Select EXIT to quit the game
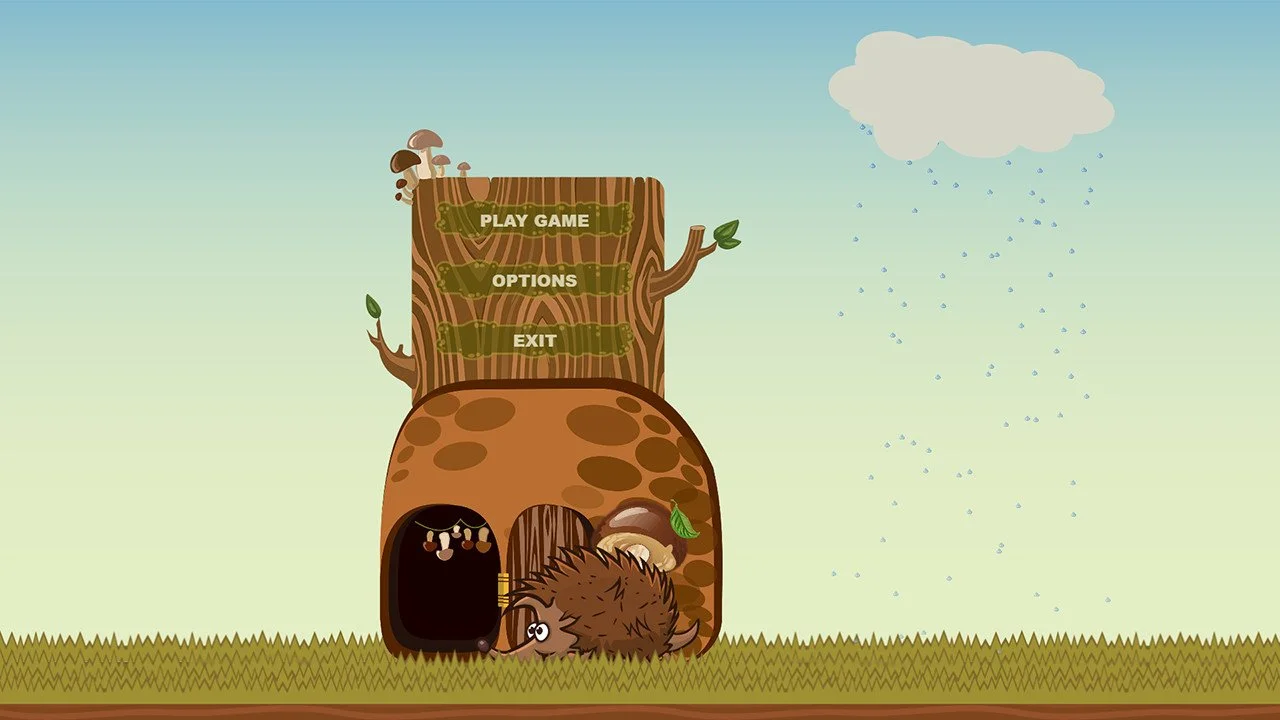 point(535,340)
